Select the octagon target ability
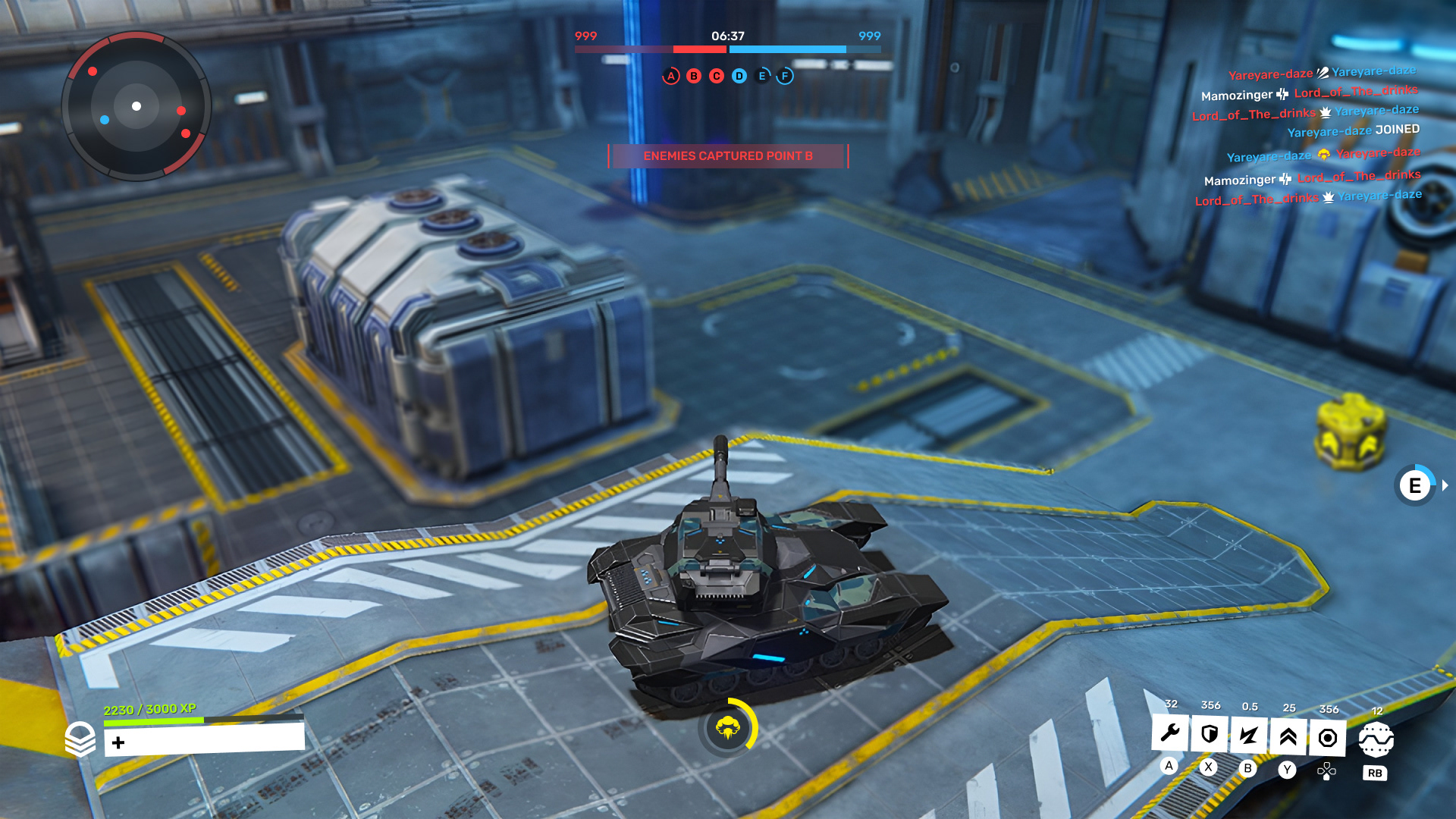Image resolution: width=1456 pixels, height=819 pixels. [x=1328, y=738]
